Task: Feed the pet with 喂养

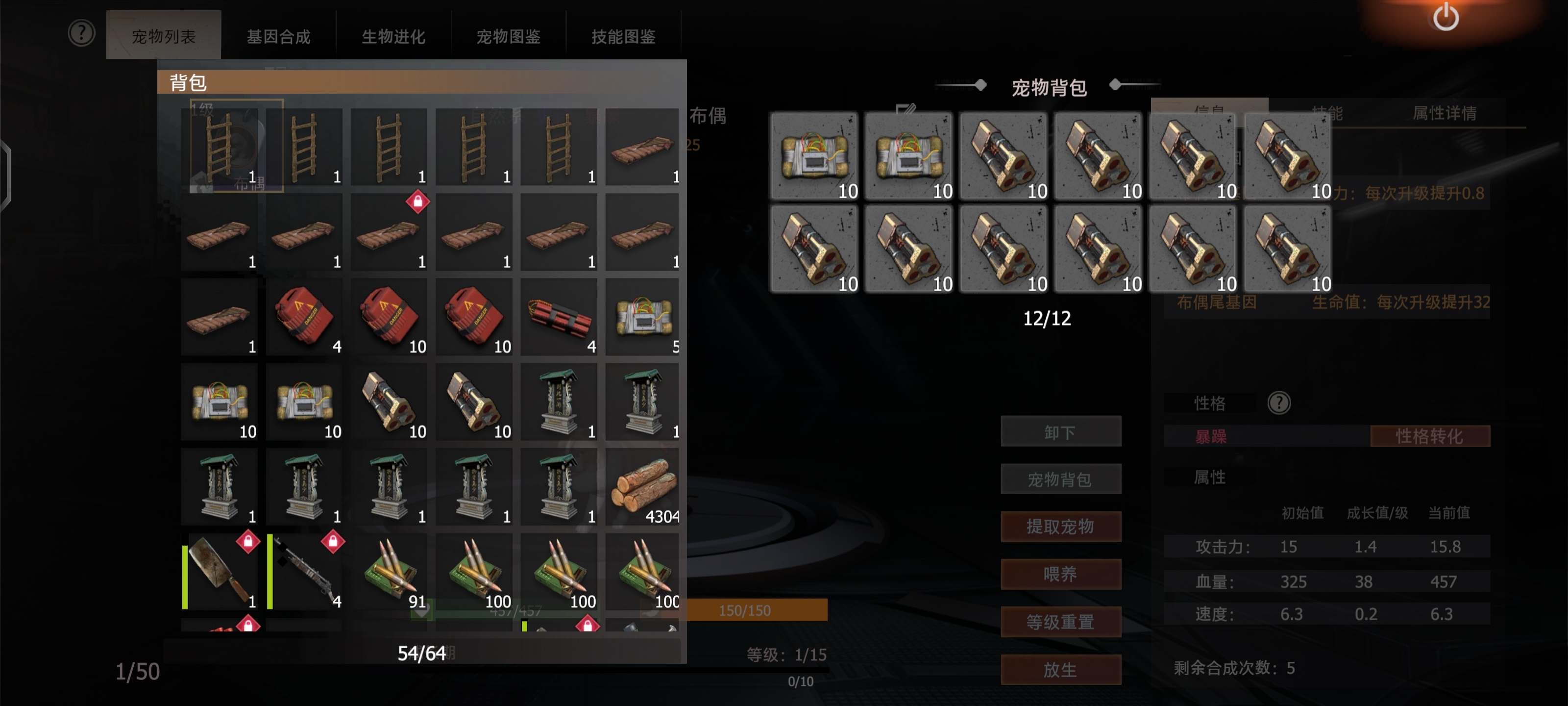Action: pyautogui.click(x=1060, y=574)
